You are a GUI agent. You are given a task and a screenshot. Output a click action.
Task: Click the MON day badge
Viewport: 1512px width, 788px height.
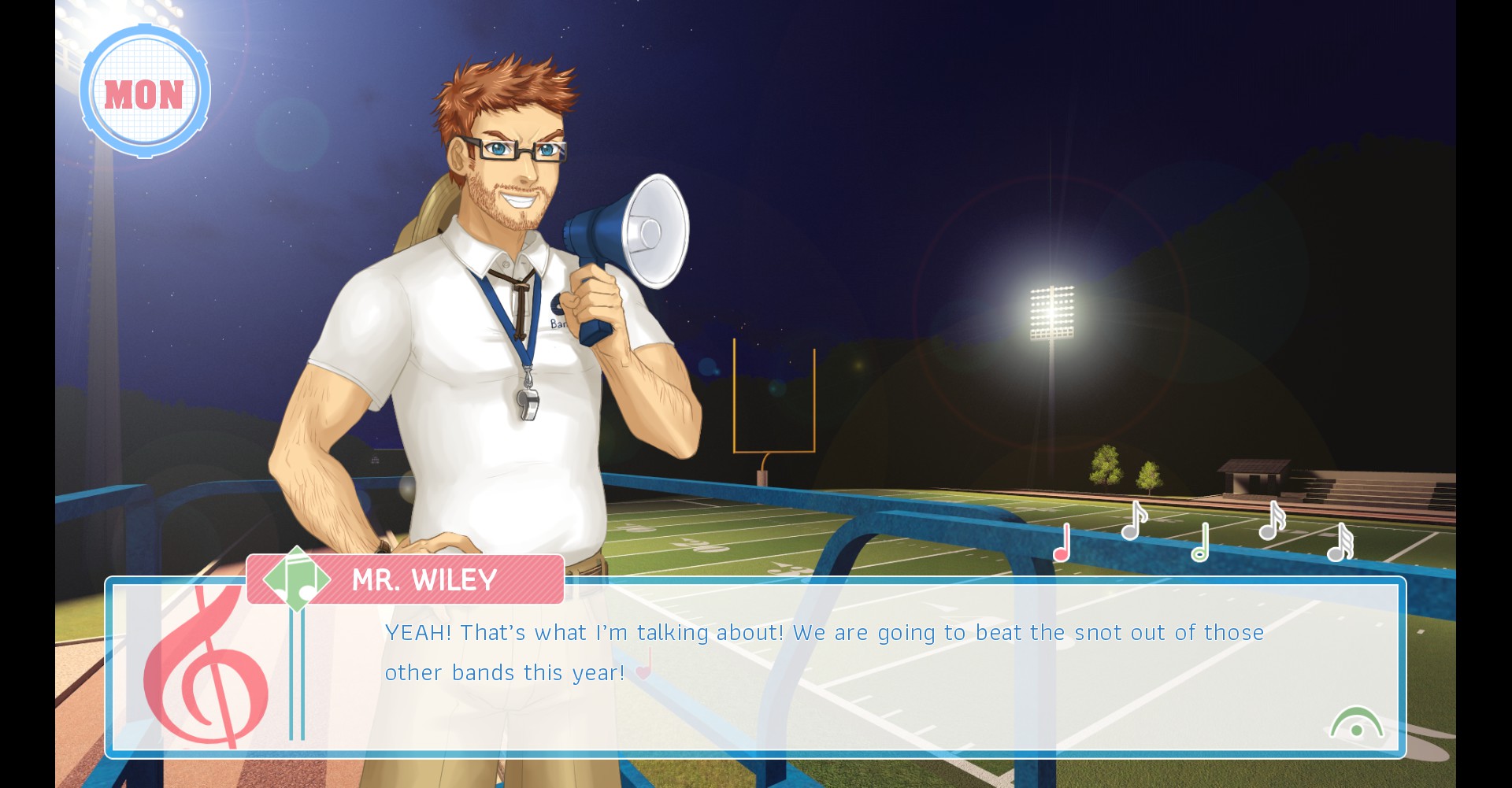(145, 93)
